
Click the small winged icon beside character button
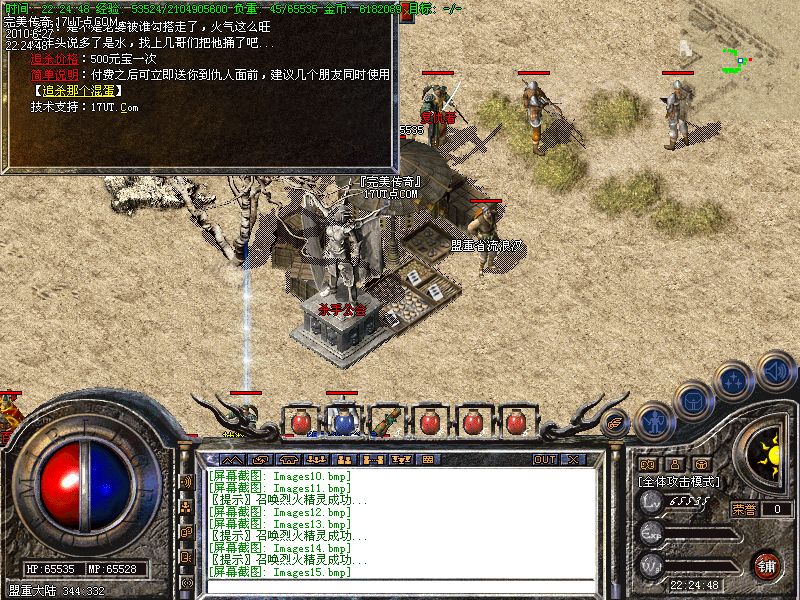click(x=617, y=421)
